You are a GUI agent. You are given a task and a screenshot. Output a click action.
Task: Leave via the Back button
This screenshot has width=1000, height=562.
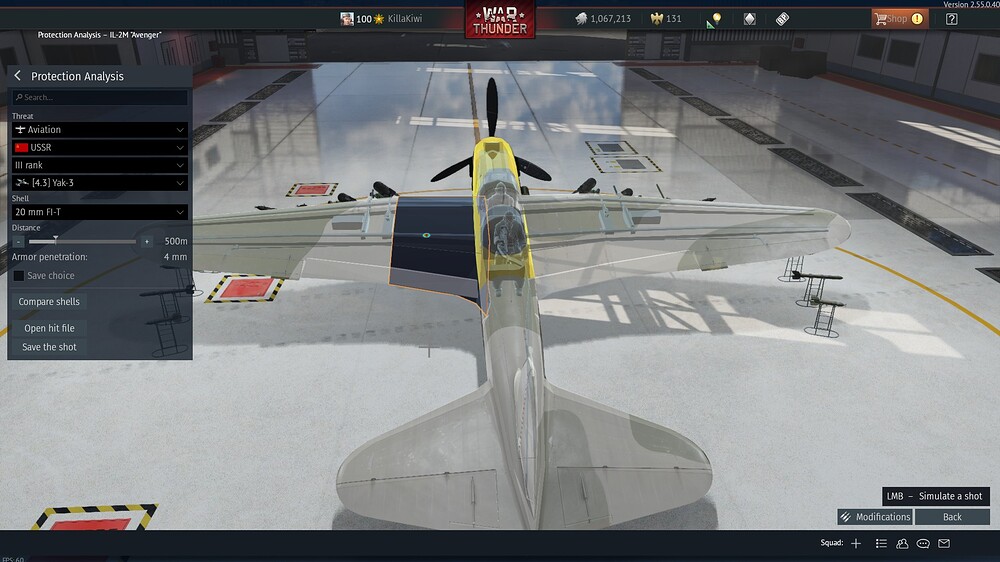point(952,517)
